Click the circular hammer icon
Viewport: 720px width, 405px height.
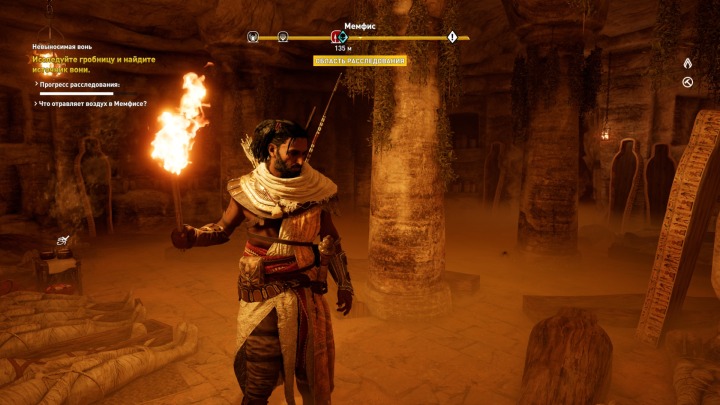[x=687, y=82]
